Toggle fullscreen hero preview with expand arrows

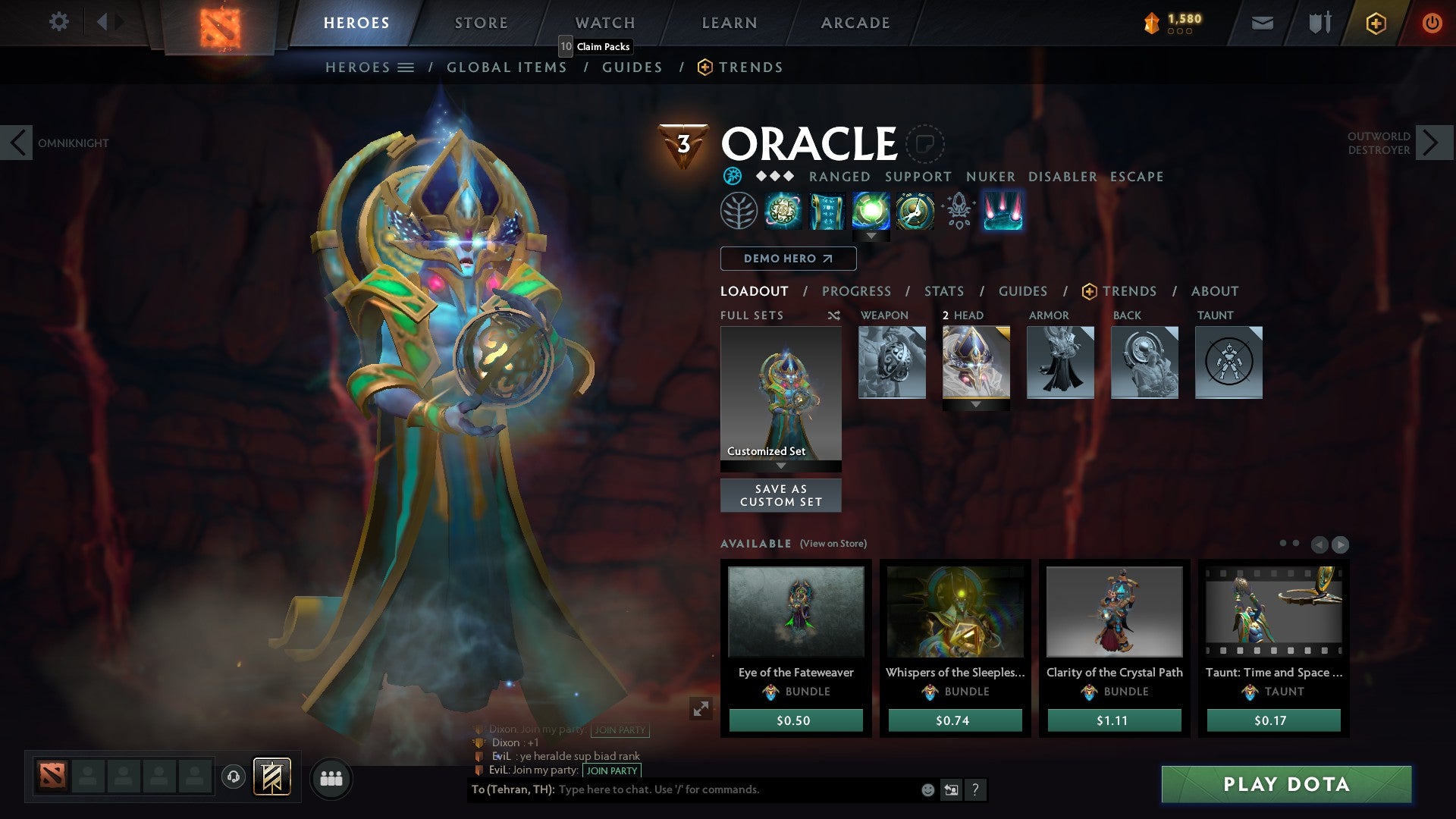pyautogui.click(x=701, y=708)
